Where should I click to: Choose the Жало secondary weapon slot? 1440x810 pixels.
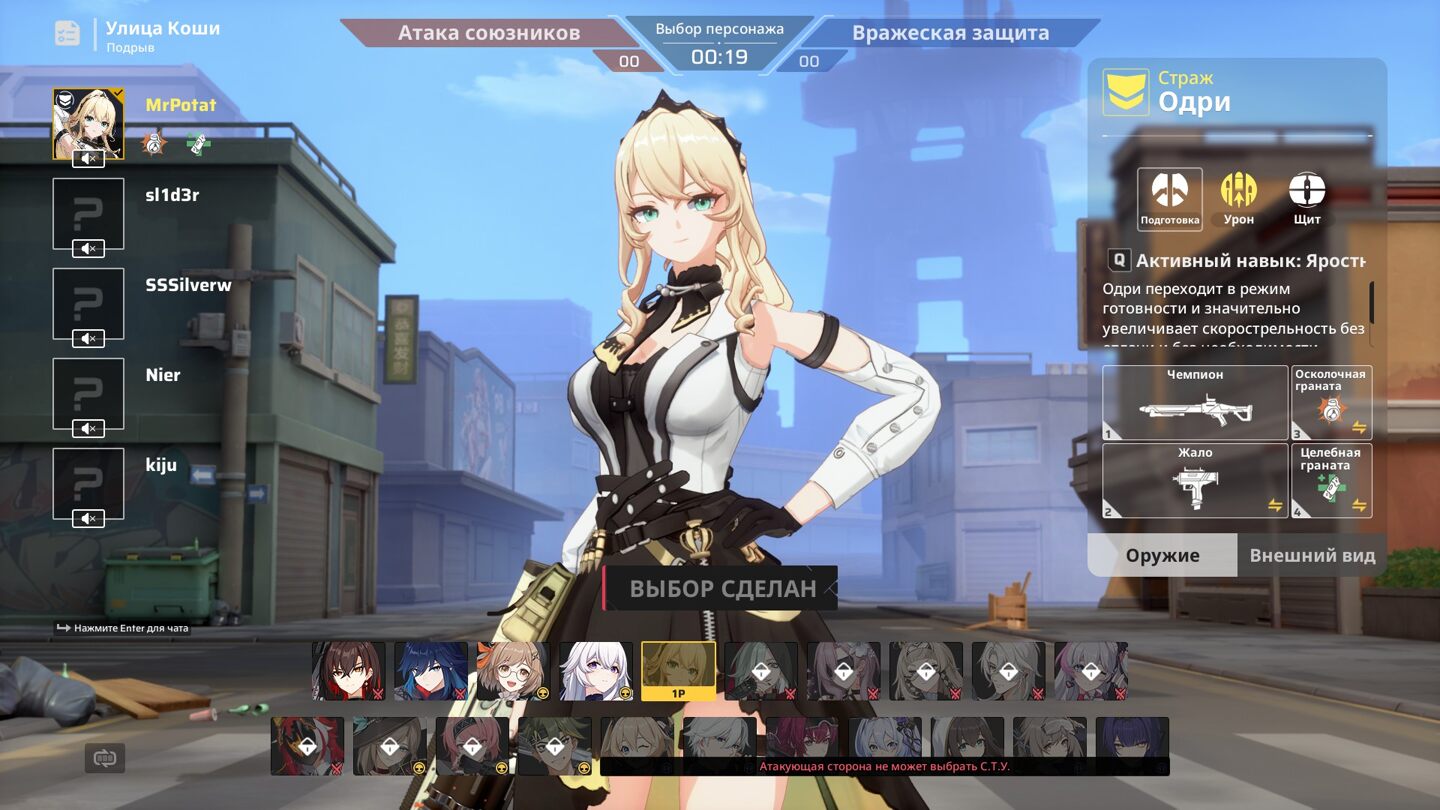pos(1195,481)
